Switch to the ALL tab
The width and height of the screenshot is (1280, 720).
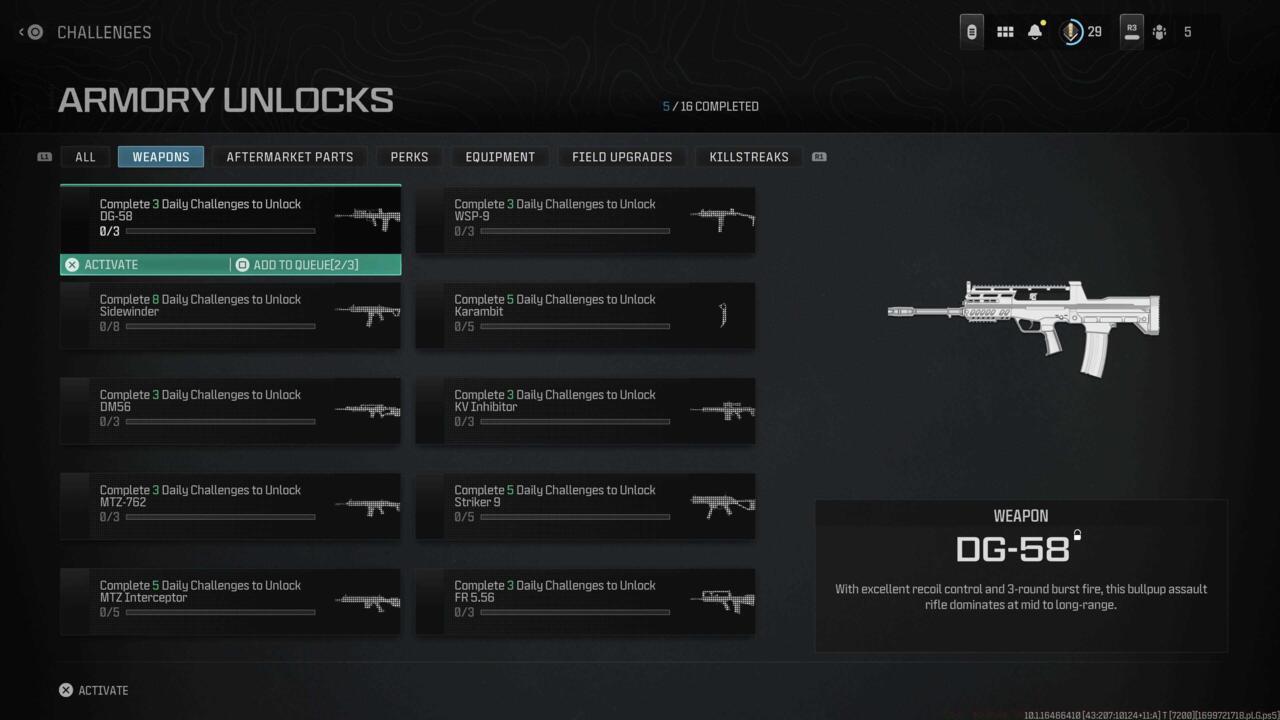click(x=85, y=156)
